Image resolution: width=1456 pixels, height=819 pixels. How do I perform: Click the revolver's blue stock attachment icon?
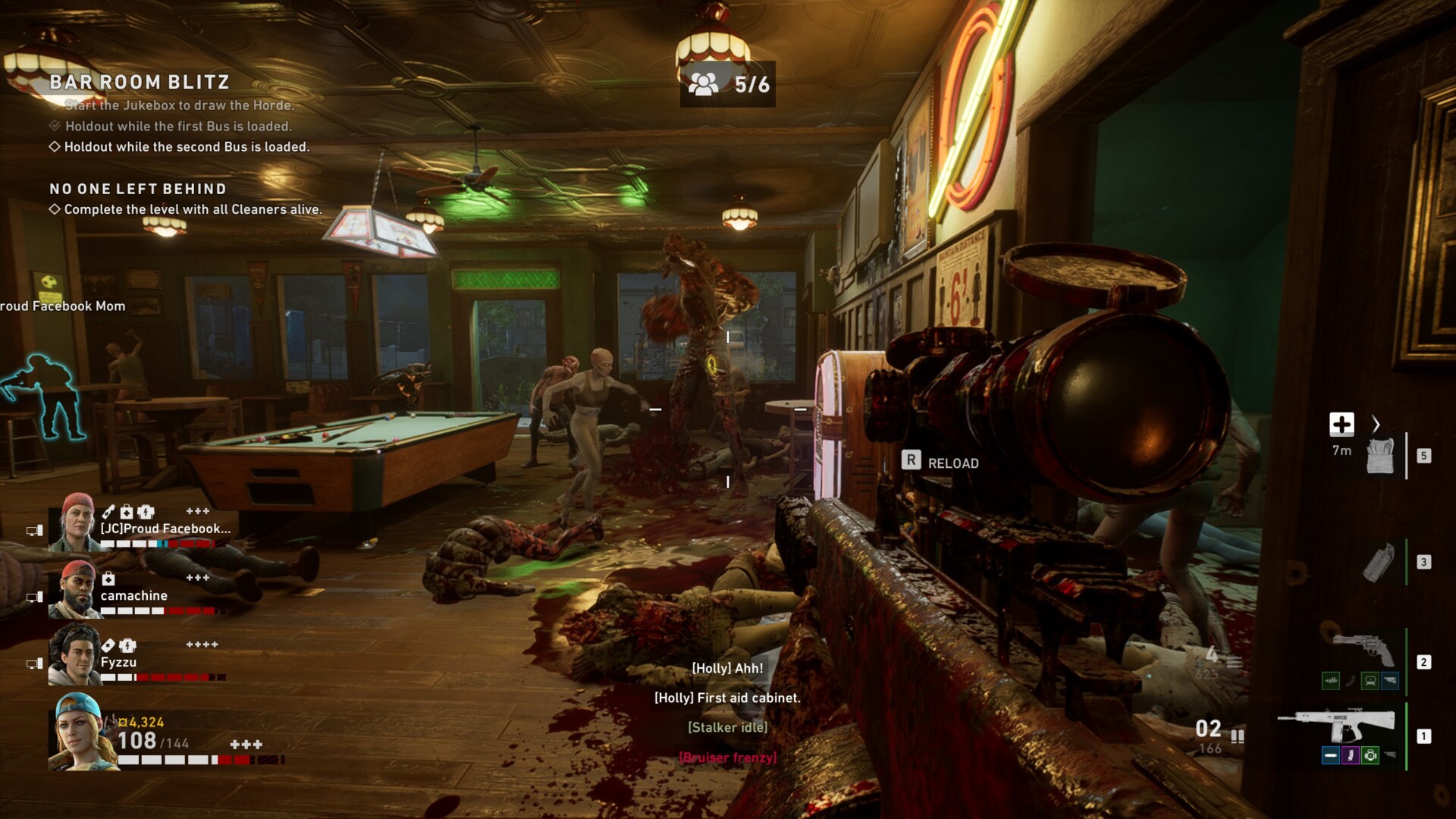tap(1389, 681)
